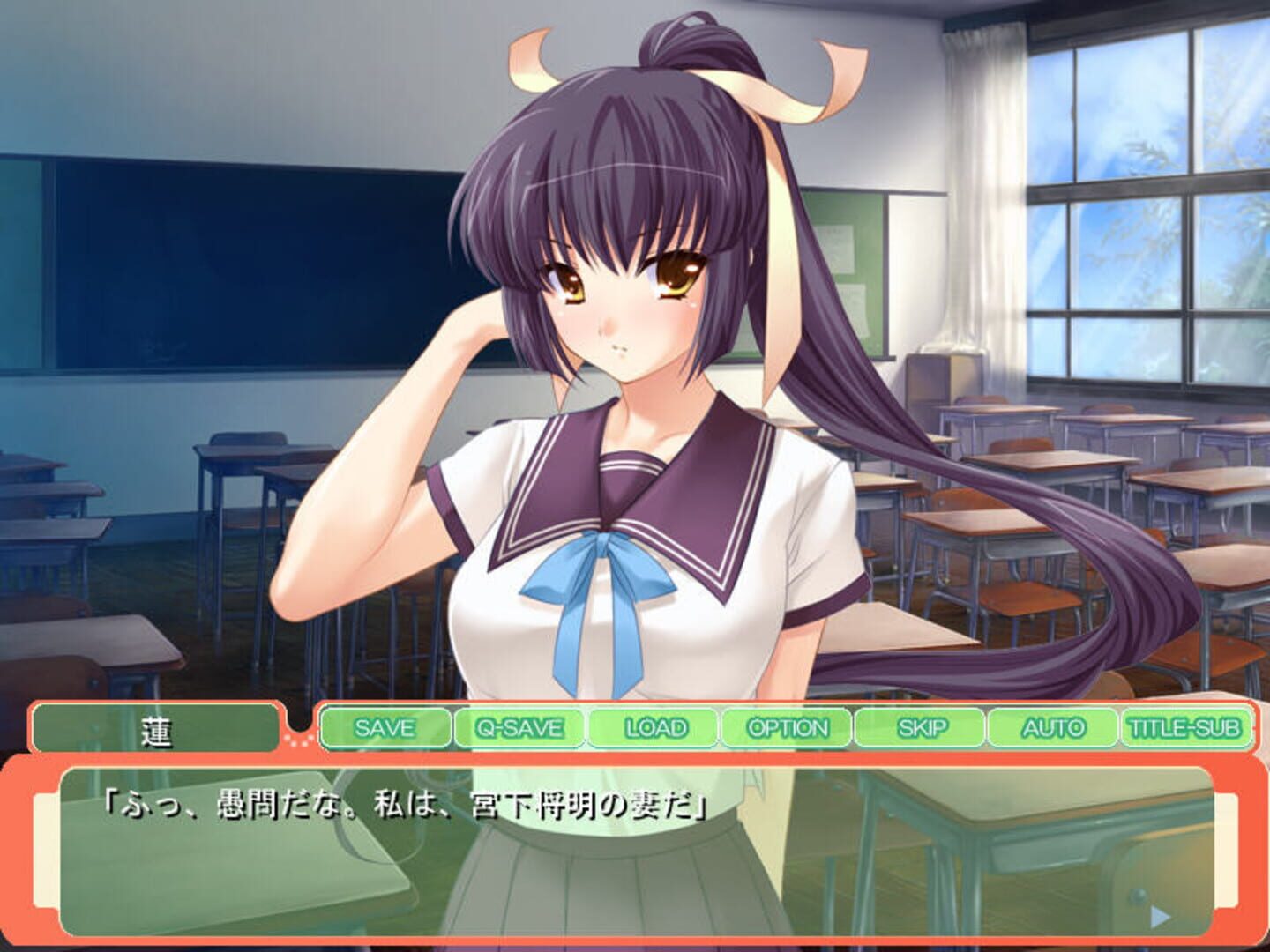1270x952 pixels.
Task: Toggle AUTO mode off again
Action: 1055,728
